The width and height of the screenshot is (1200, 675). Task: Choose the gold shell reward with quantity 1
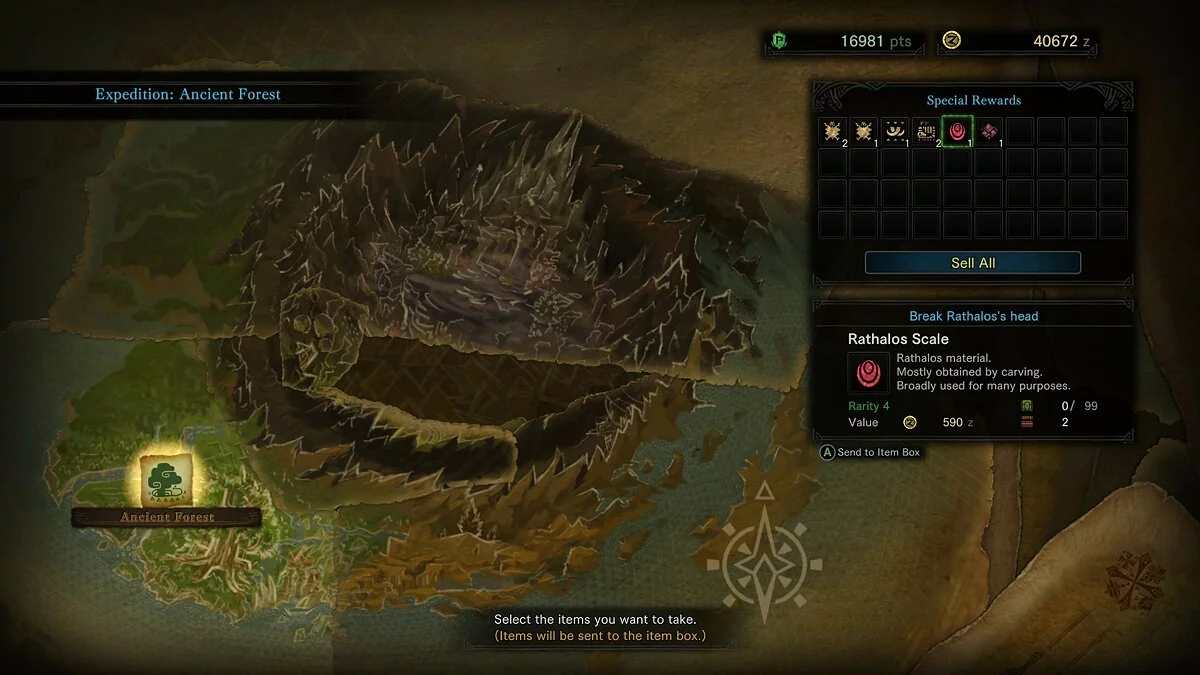864,131
